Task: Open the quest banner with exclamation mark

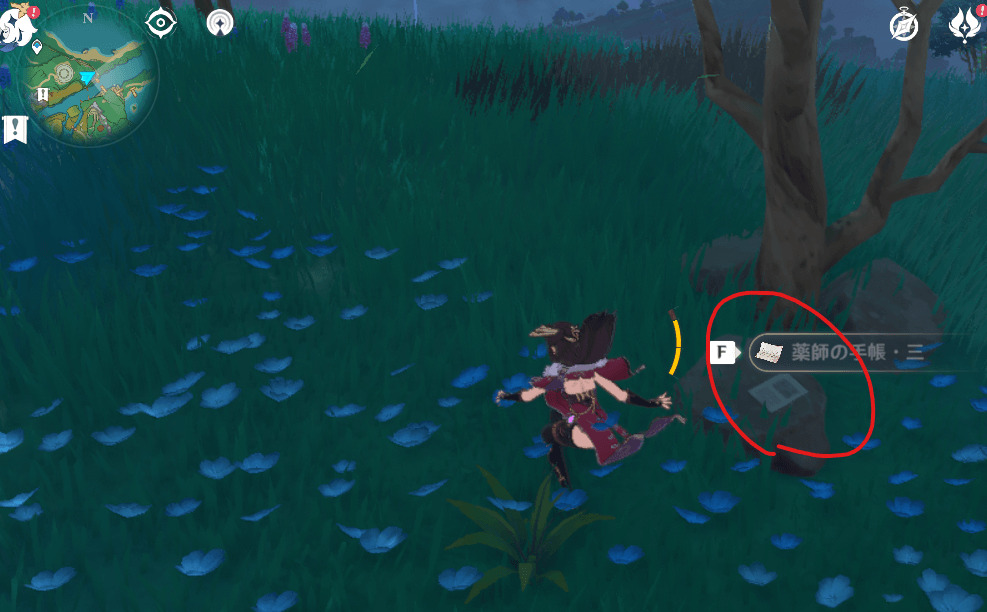Action: click(15, 129)
